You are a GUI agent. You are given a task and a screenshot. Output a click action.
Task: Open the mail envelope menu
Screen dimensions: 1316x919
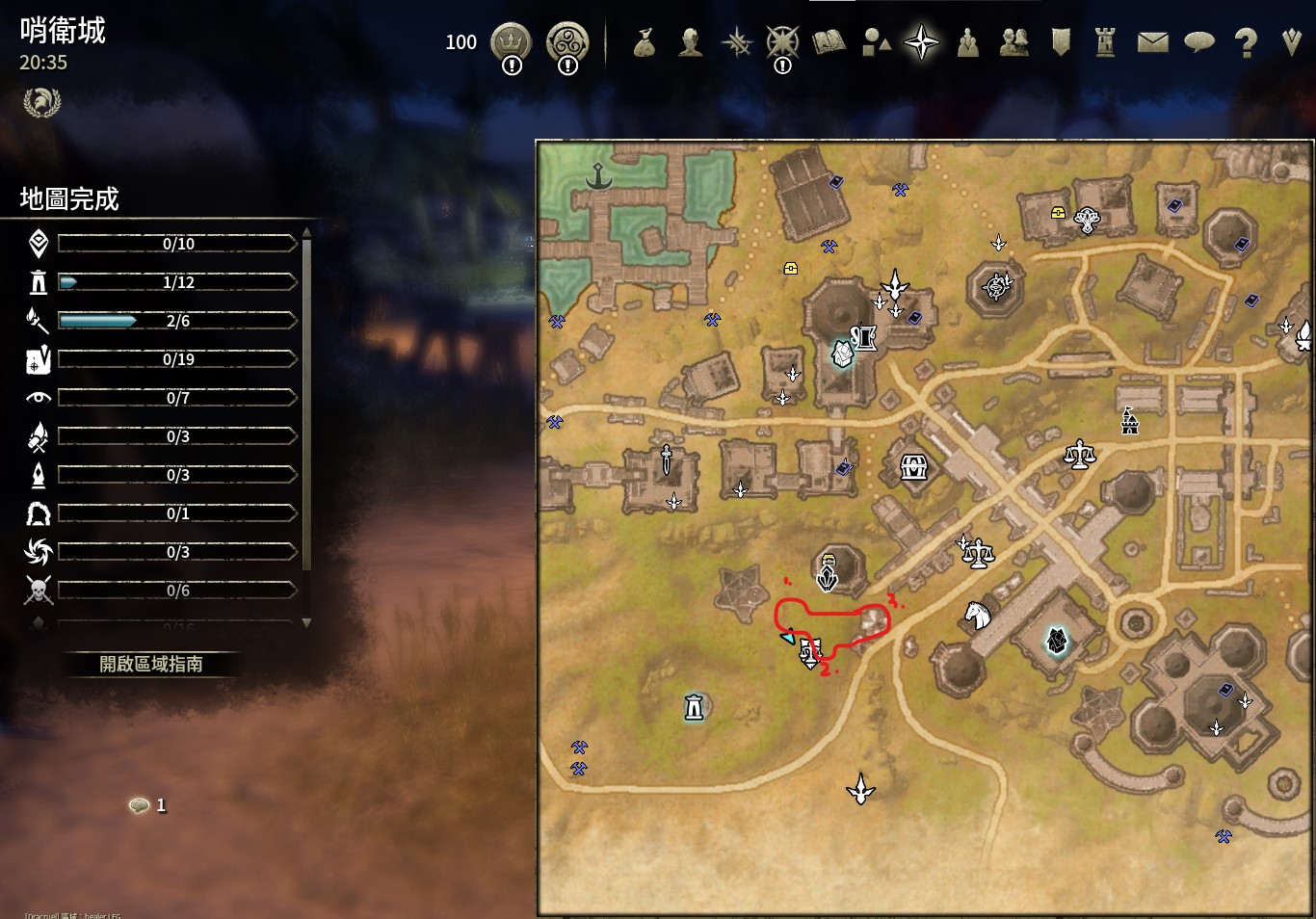click(1152, 42)
